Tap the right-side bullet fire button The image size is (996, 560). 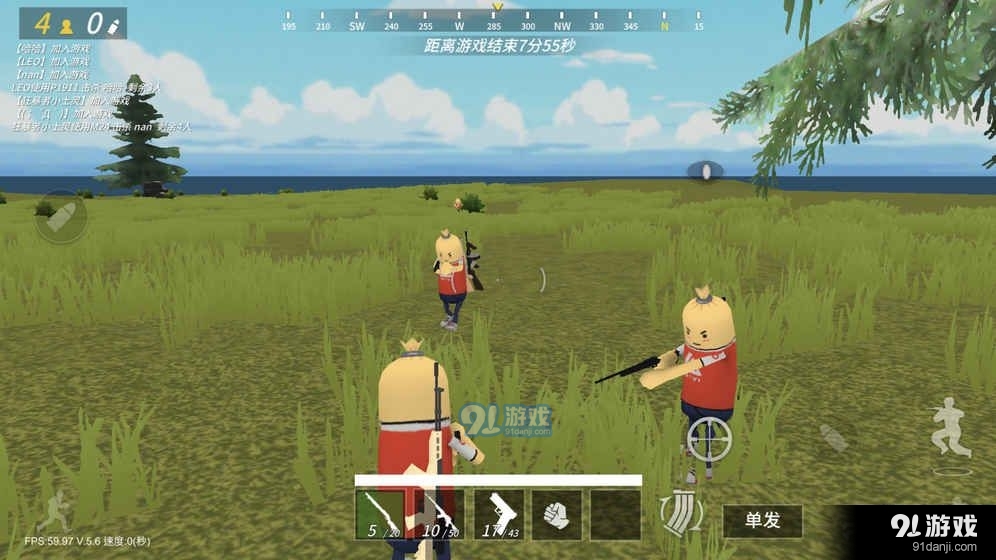(x=833, y=437)
